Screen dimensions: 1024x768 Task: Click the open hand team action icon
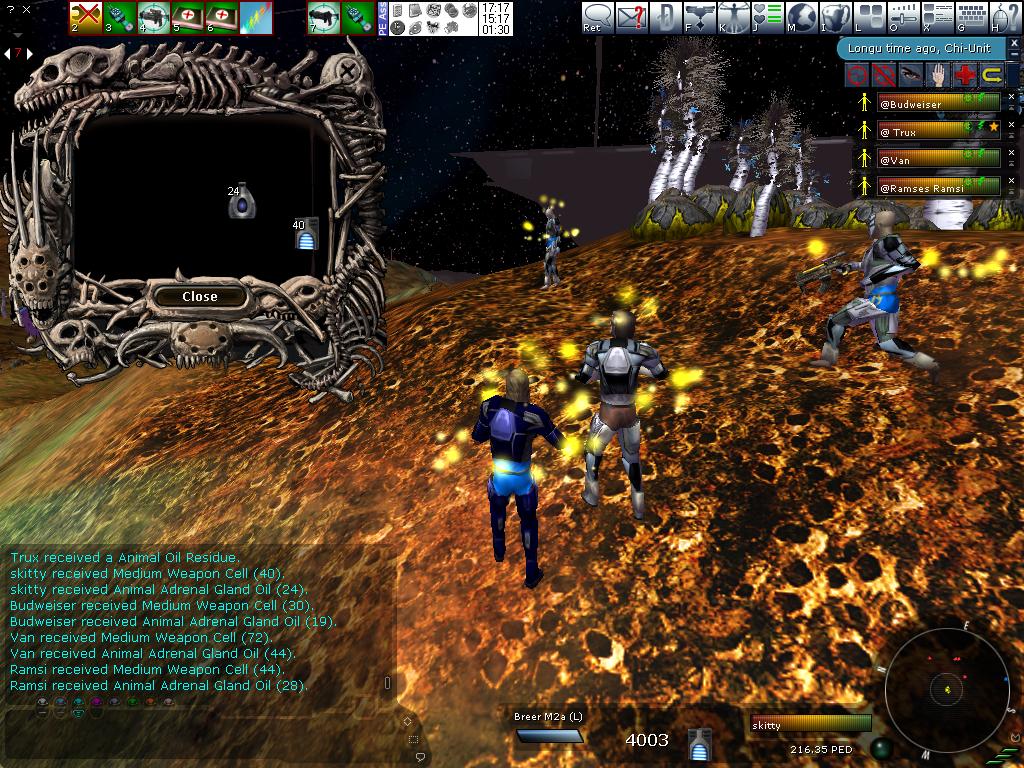point(937,75)
